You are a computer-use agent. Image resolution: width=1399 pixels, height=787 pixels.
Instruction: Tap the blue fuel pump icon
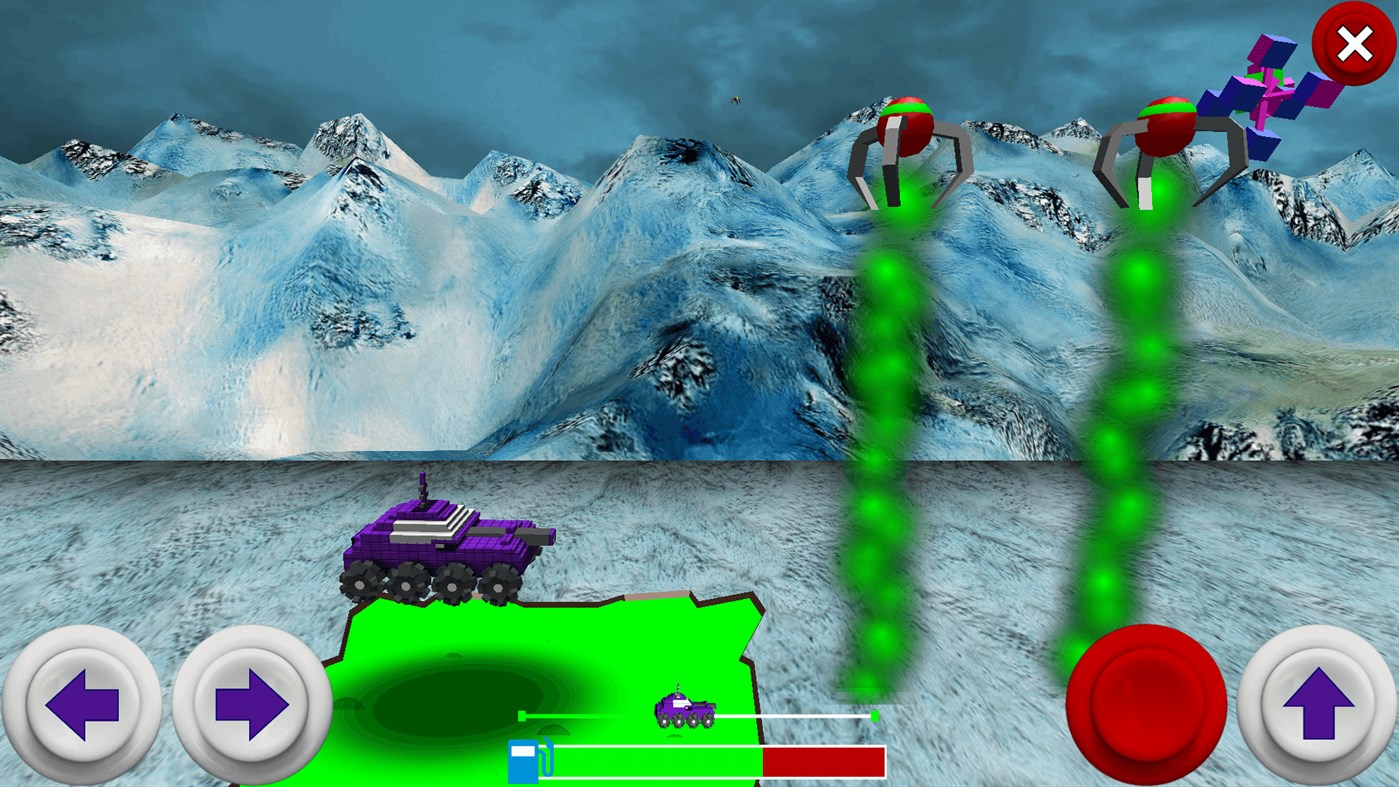[x=521, y=760]
